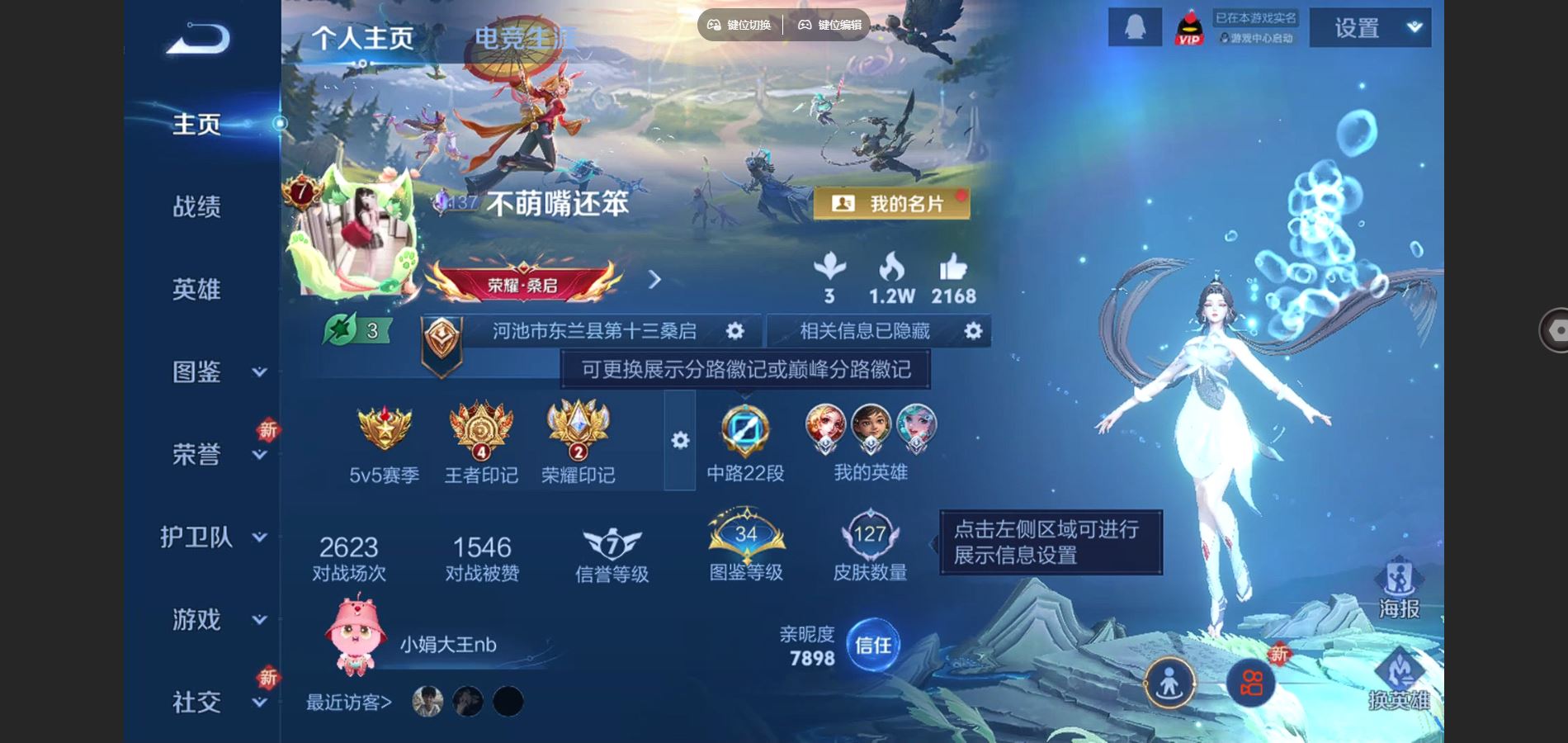Click the 键位切换 gamepad icon
This screenshot has width=1568, height=743.
(715, 25)
